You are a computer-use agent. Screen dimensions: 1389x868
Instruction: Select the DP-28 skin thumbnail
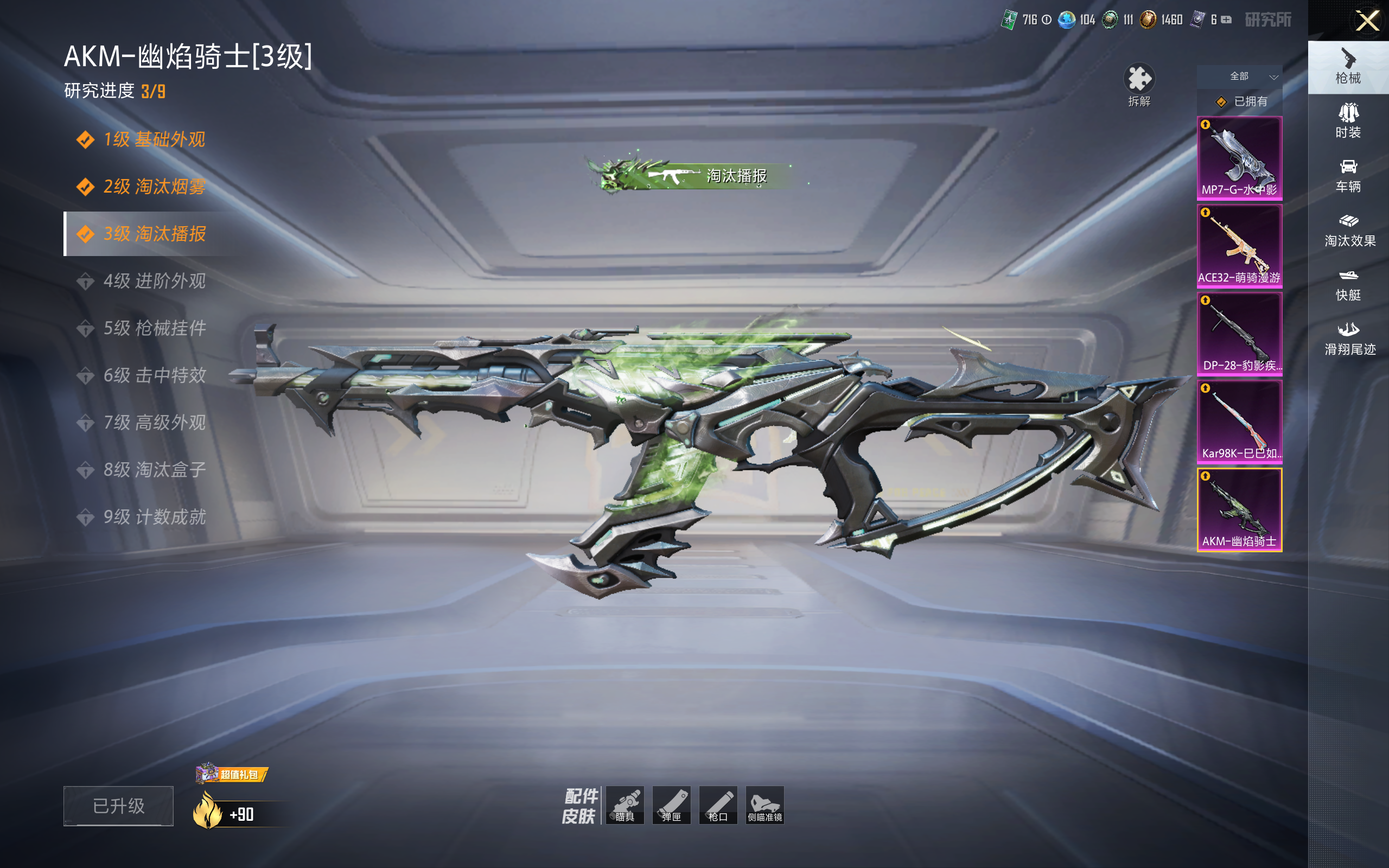(1239, 334)
